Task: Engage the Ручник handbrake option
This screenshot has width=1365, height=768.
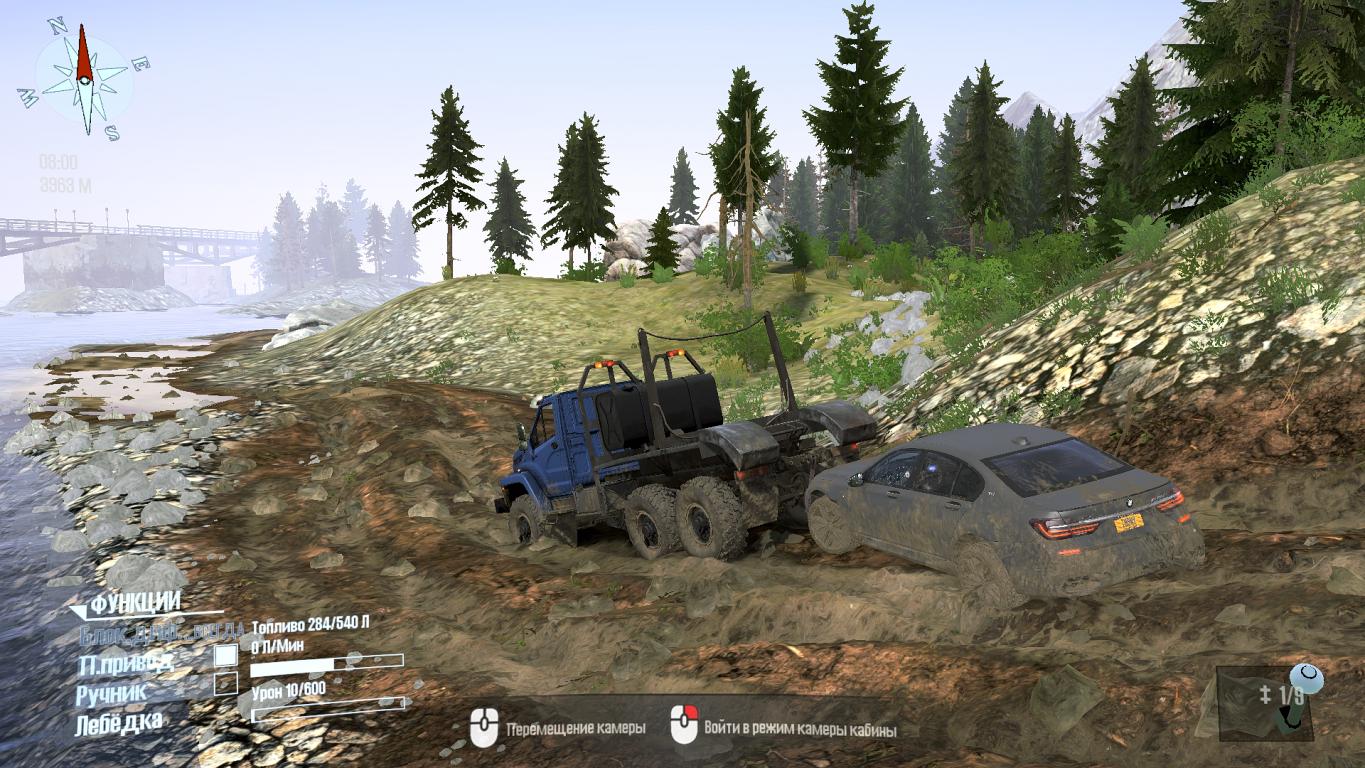Action: point(226,684)
